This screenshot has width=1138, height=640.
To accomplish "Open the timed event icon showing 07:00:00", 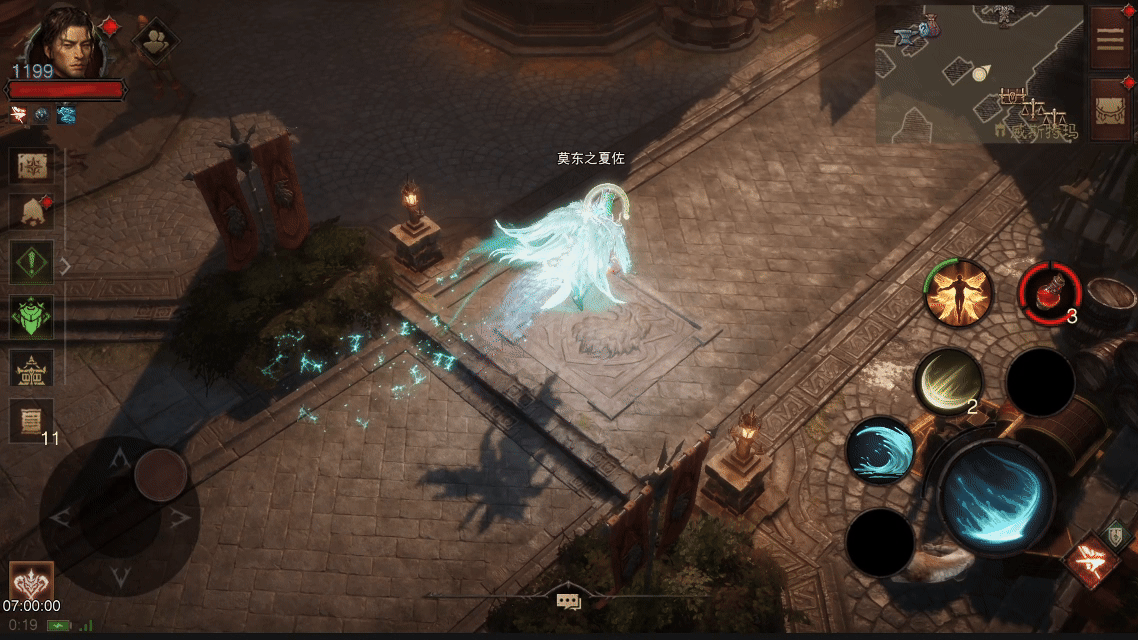I will (x=31, y=582).
